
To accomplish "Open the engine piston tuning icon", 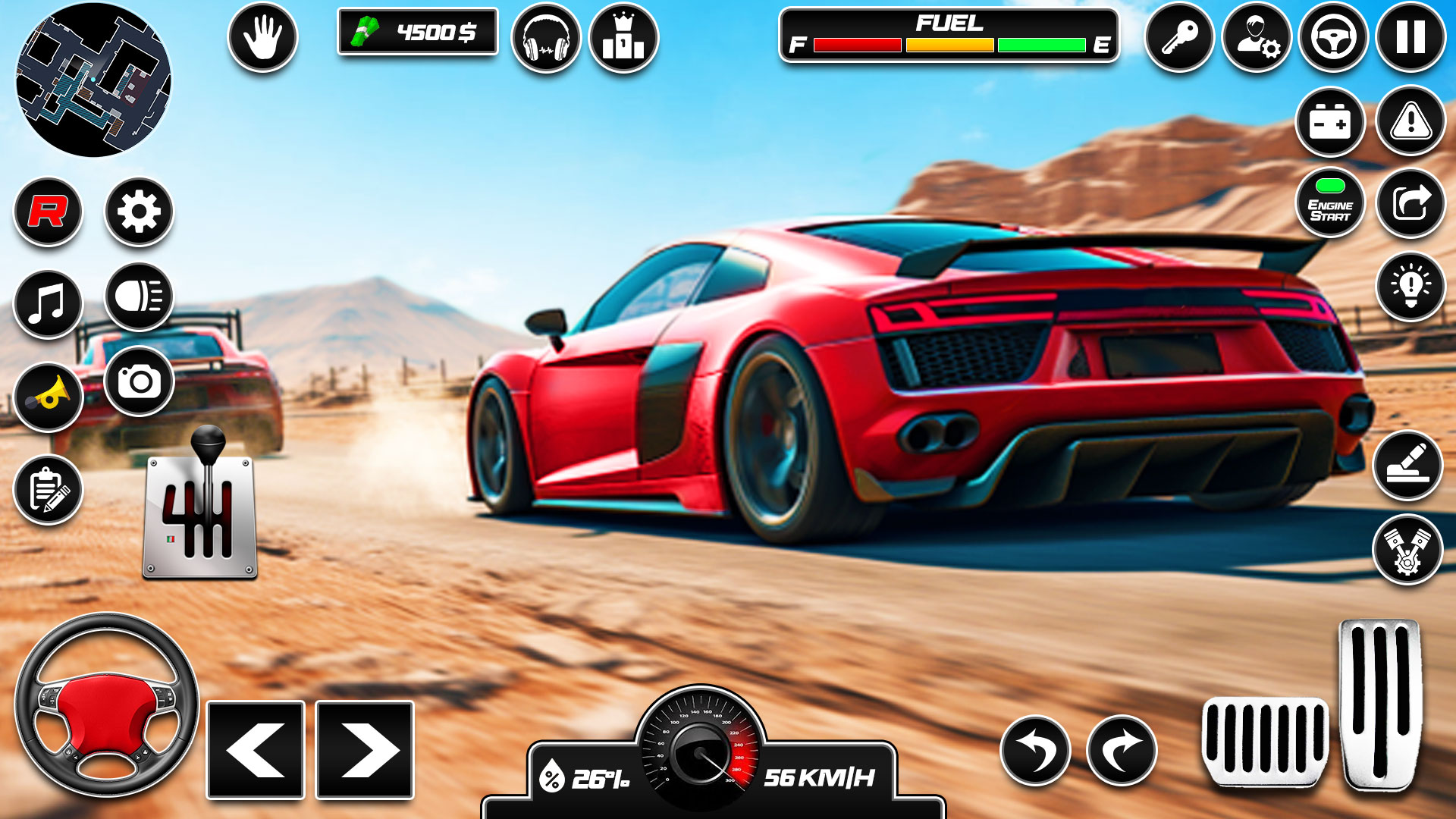I will [x=1407, y=549].
